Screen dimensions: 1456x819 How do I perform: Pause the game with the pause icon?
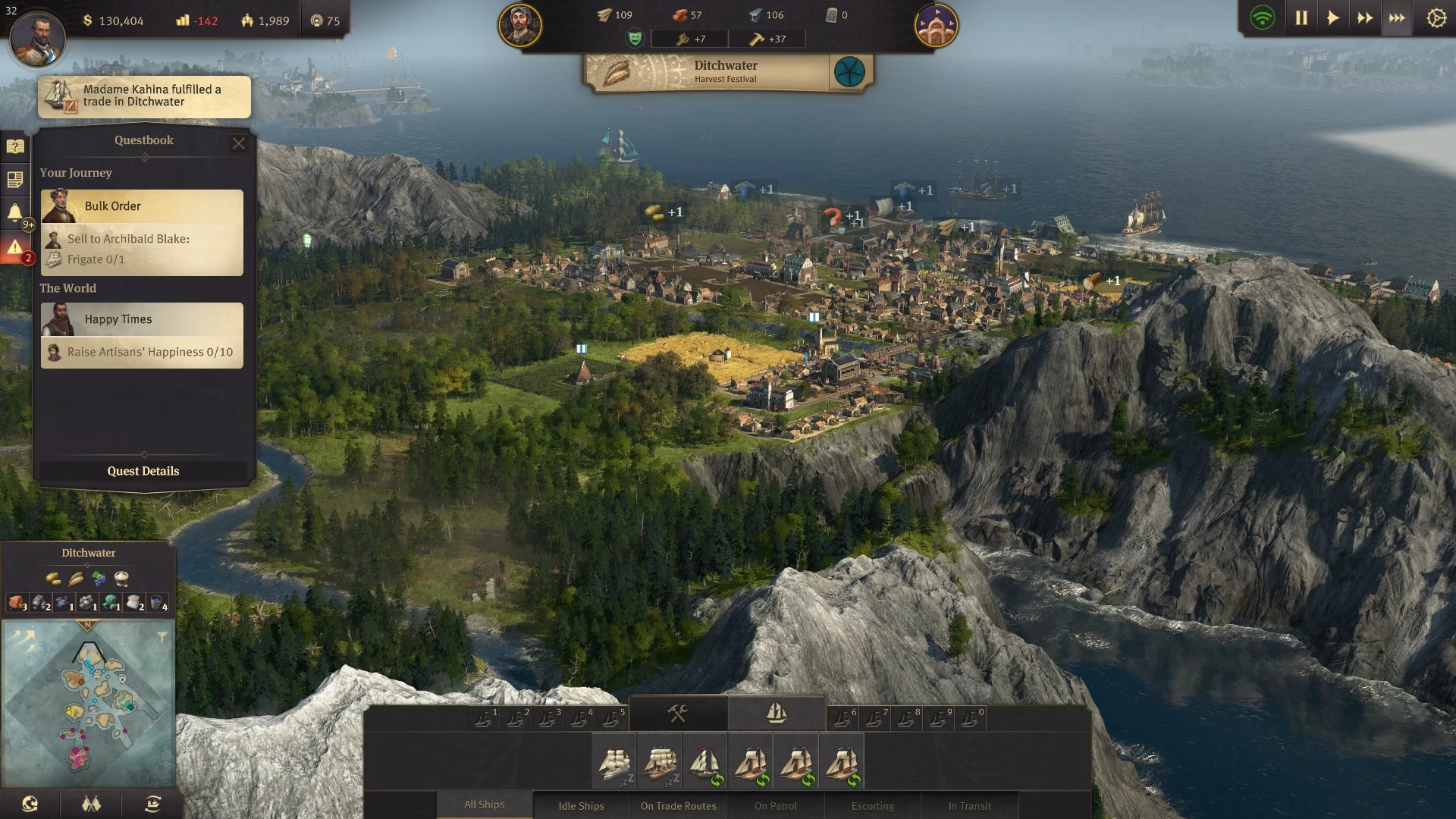click(1301, 17)
